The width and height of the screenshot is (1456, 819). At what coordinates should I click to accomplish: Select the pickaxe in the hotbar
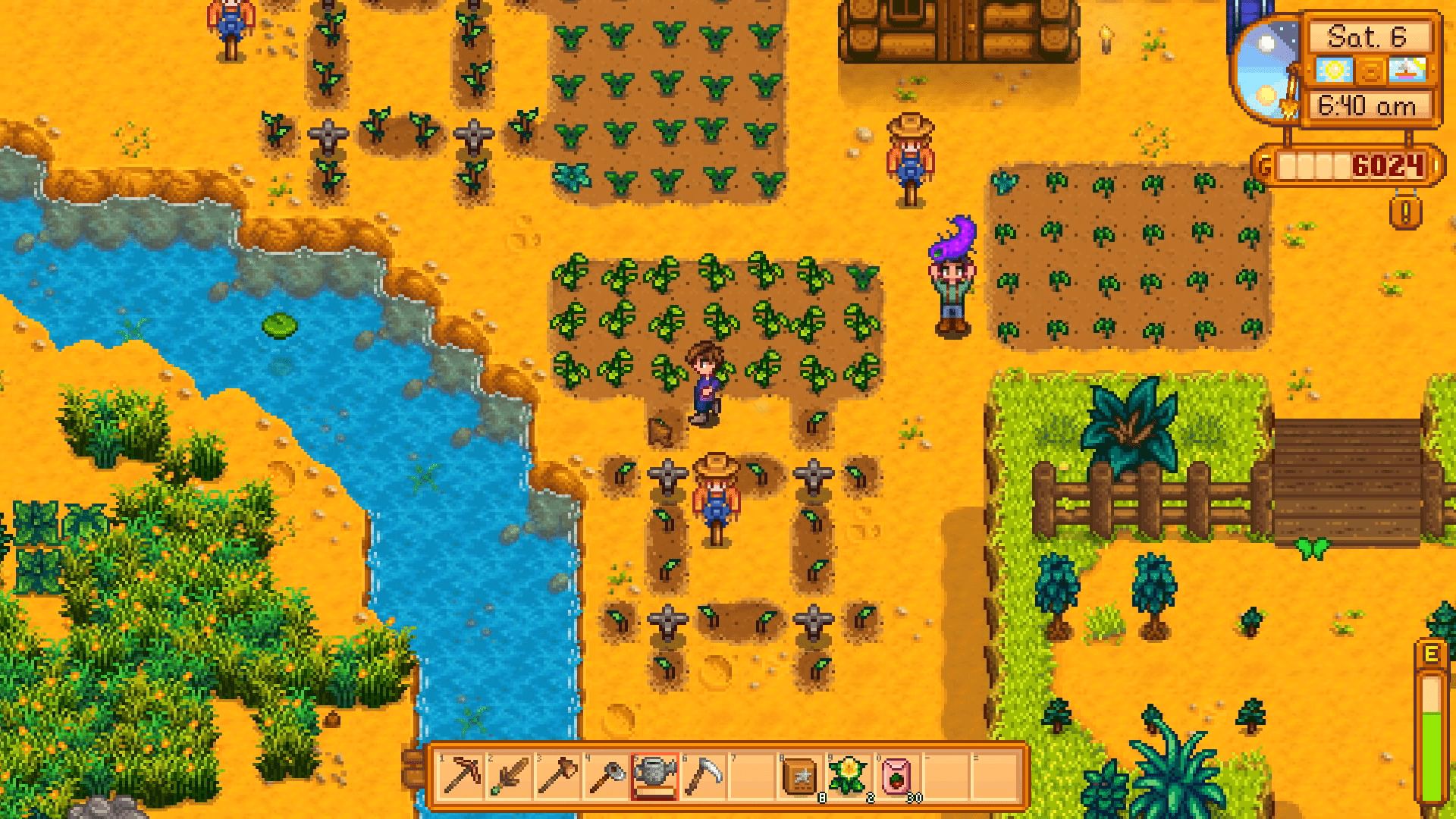point(462,777)
